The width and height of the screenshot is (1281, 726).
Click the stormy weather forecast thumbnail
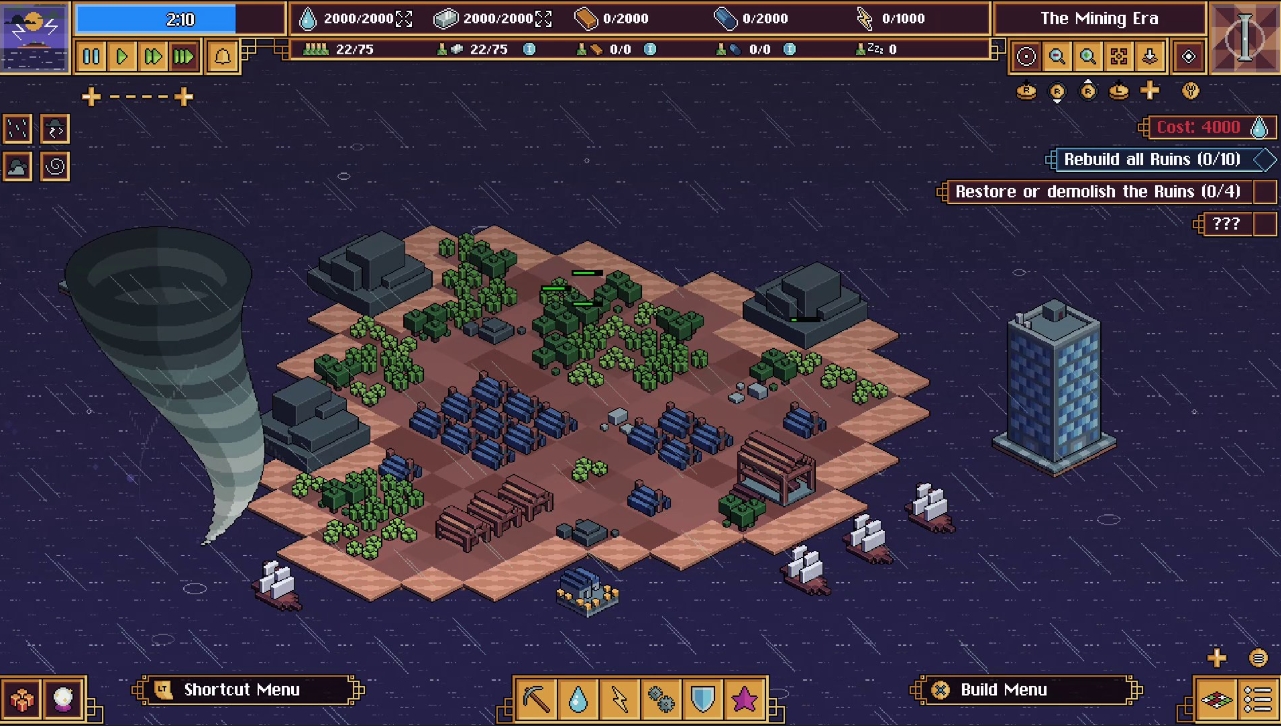pos(35,36)
